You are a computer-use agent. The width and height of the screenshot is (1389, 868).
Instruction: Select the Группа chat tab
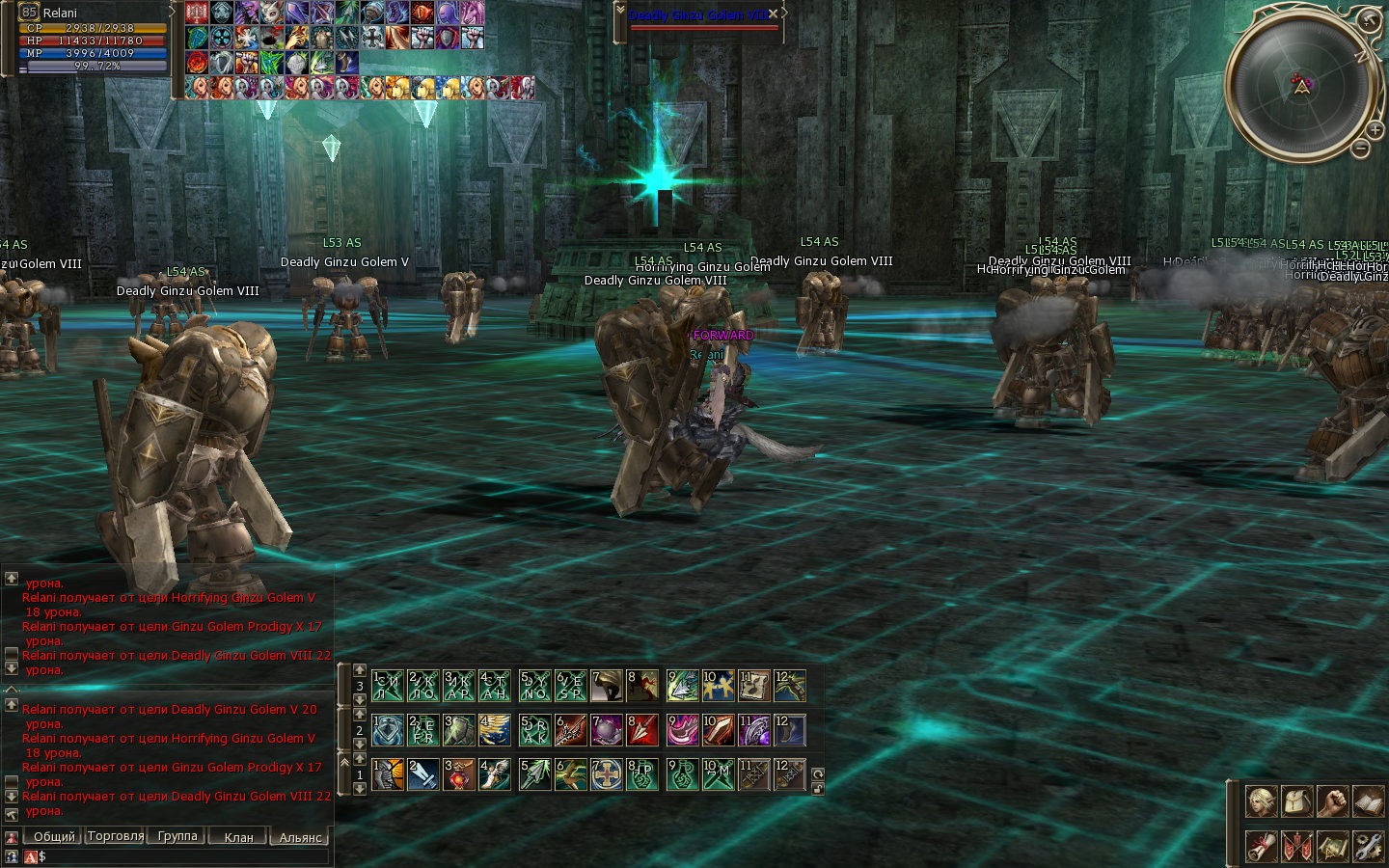click(177, 837)
